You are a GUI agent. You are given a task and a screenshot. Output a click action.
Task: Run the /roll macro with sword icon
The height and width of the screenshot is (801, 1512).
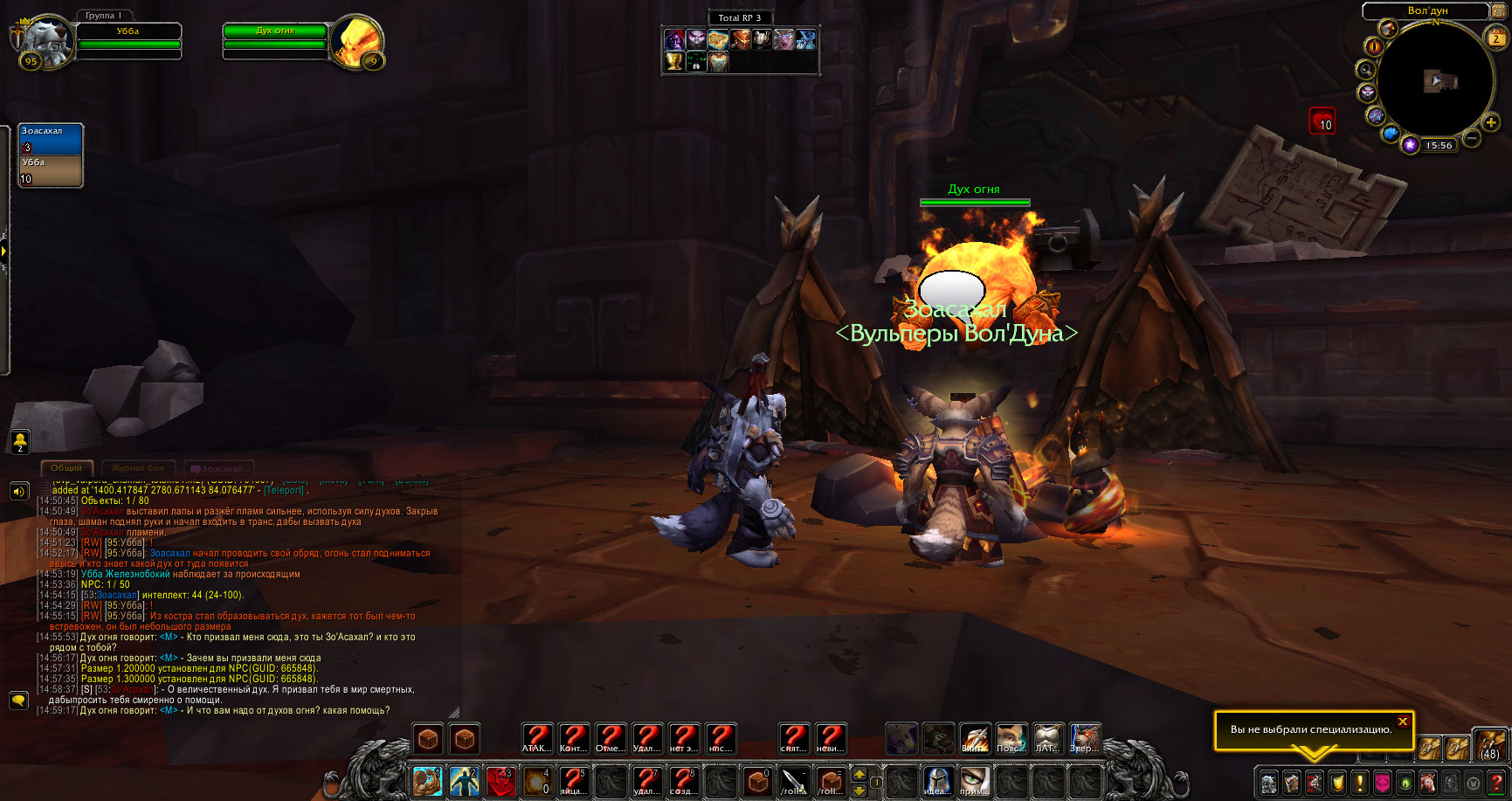pyautogui.click(x=794, y=781)
